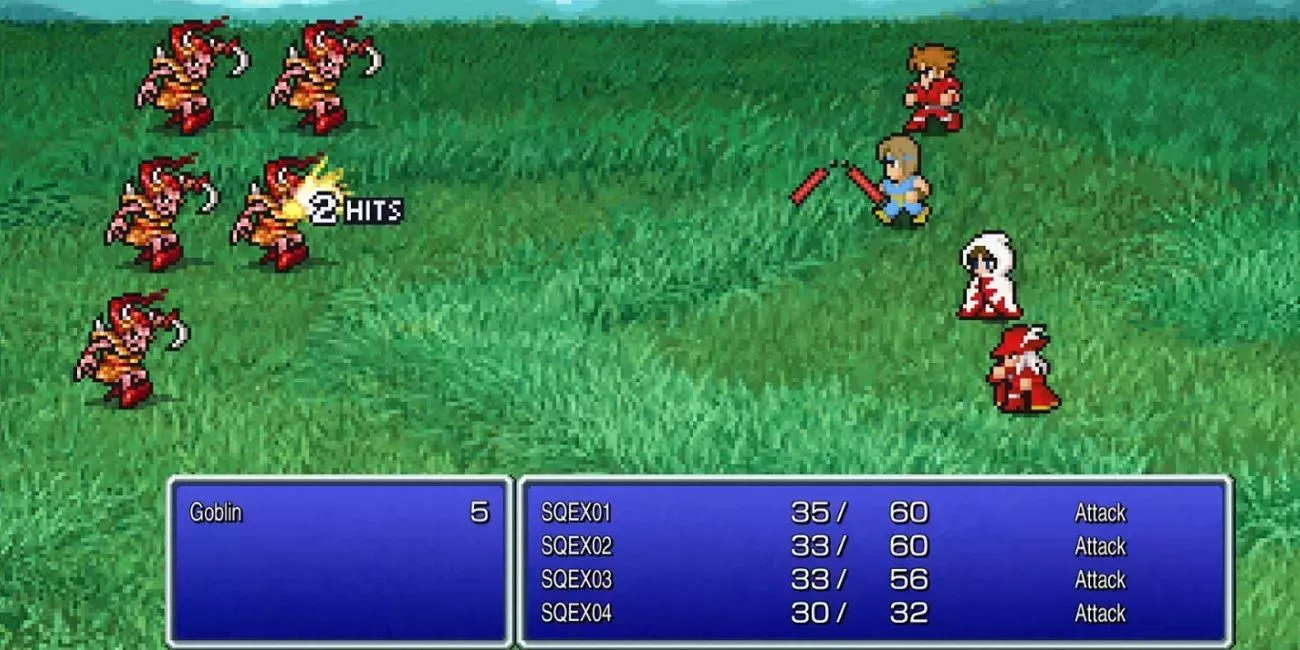This screenshot has width=1300, height=650.
Task: Choose the SQEX02 party row
Action: 576,546
